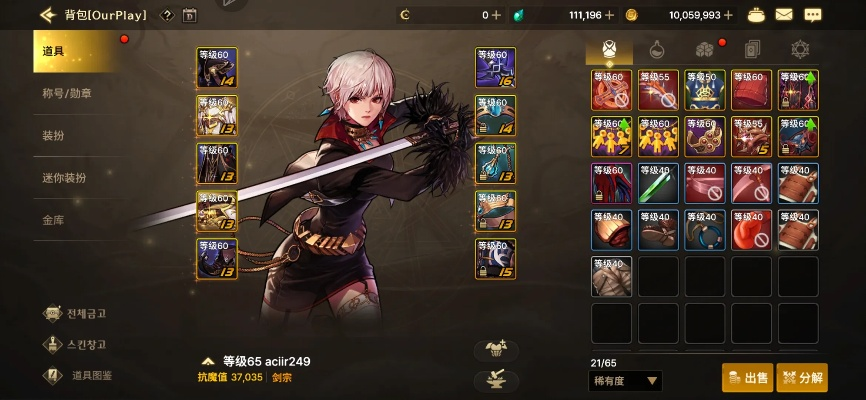The width and height of the screenshot is (866, 400).
Task: Sell items with the 出售 button
Action: click(x=747, y=377)
